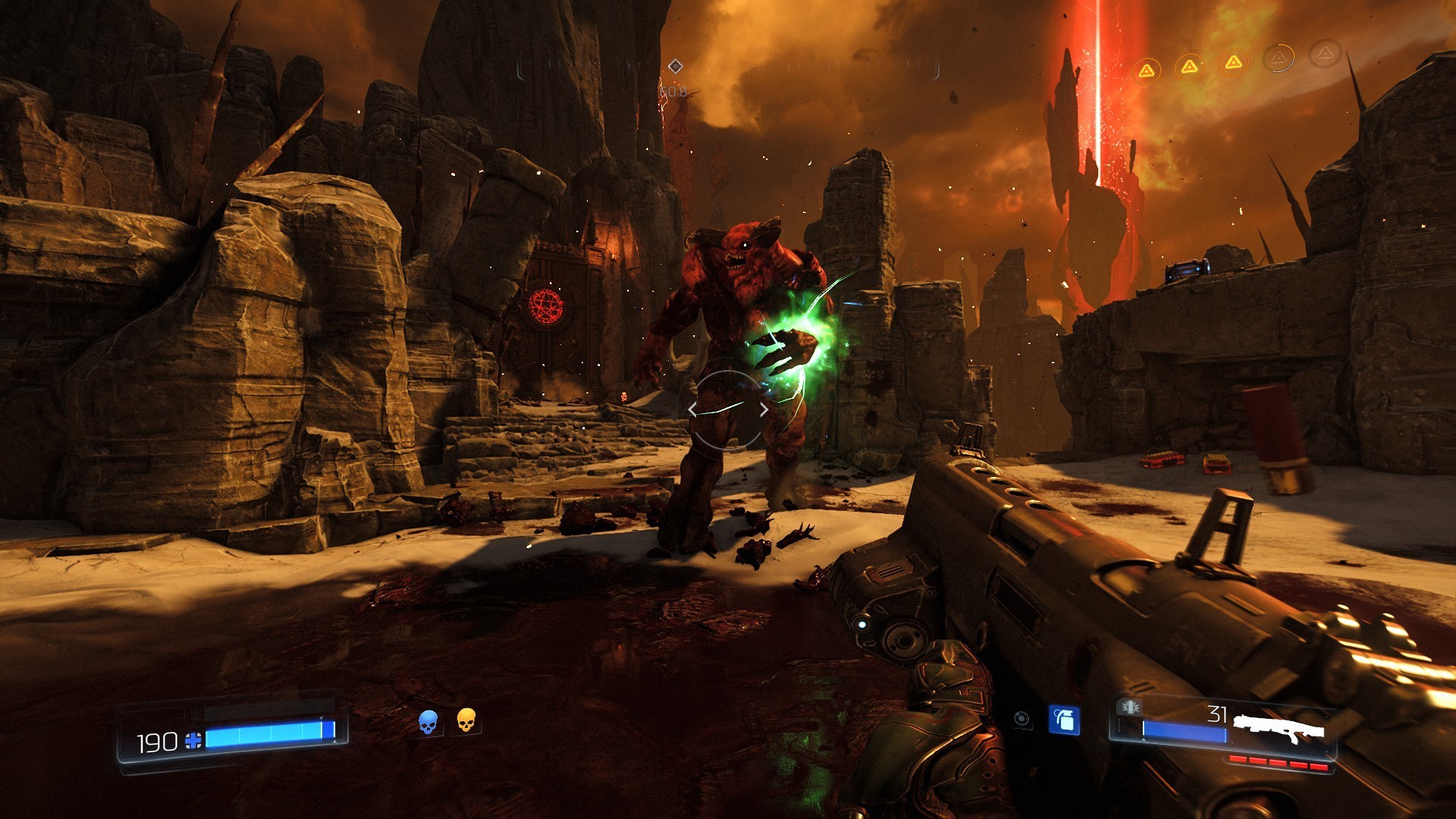Click the dim triangle token with no ring
Image resolution: width=1456 pixels, height=819 pixels.
coord(1325,53)
